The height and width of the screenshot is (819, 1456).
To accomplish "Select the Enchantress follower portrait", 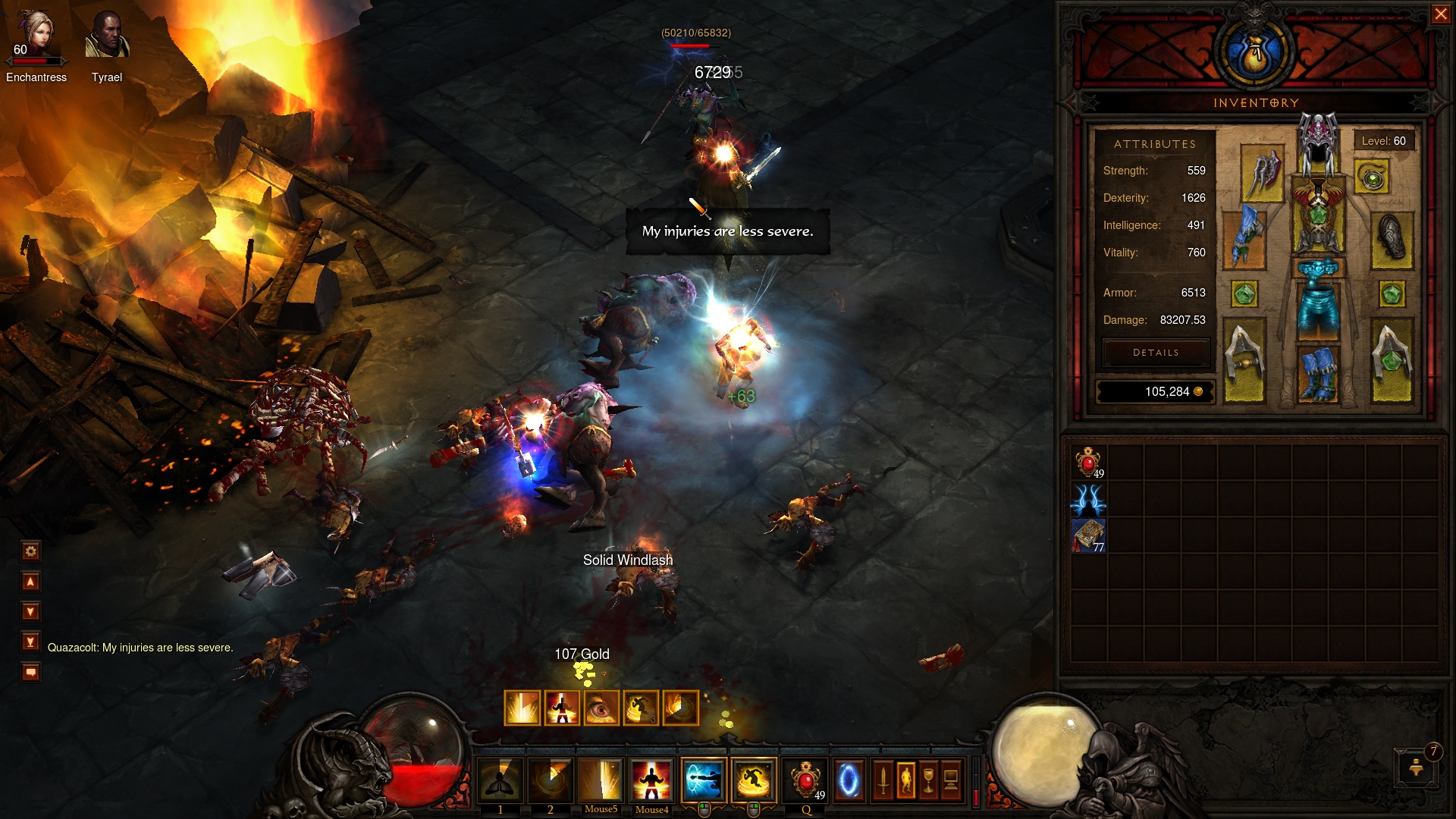I will [36, 38].
